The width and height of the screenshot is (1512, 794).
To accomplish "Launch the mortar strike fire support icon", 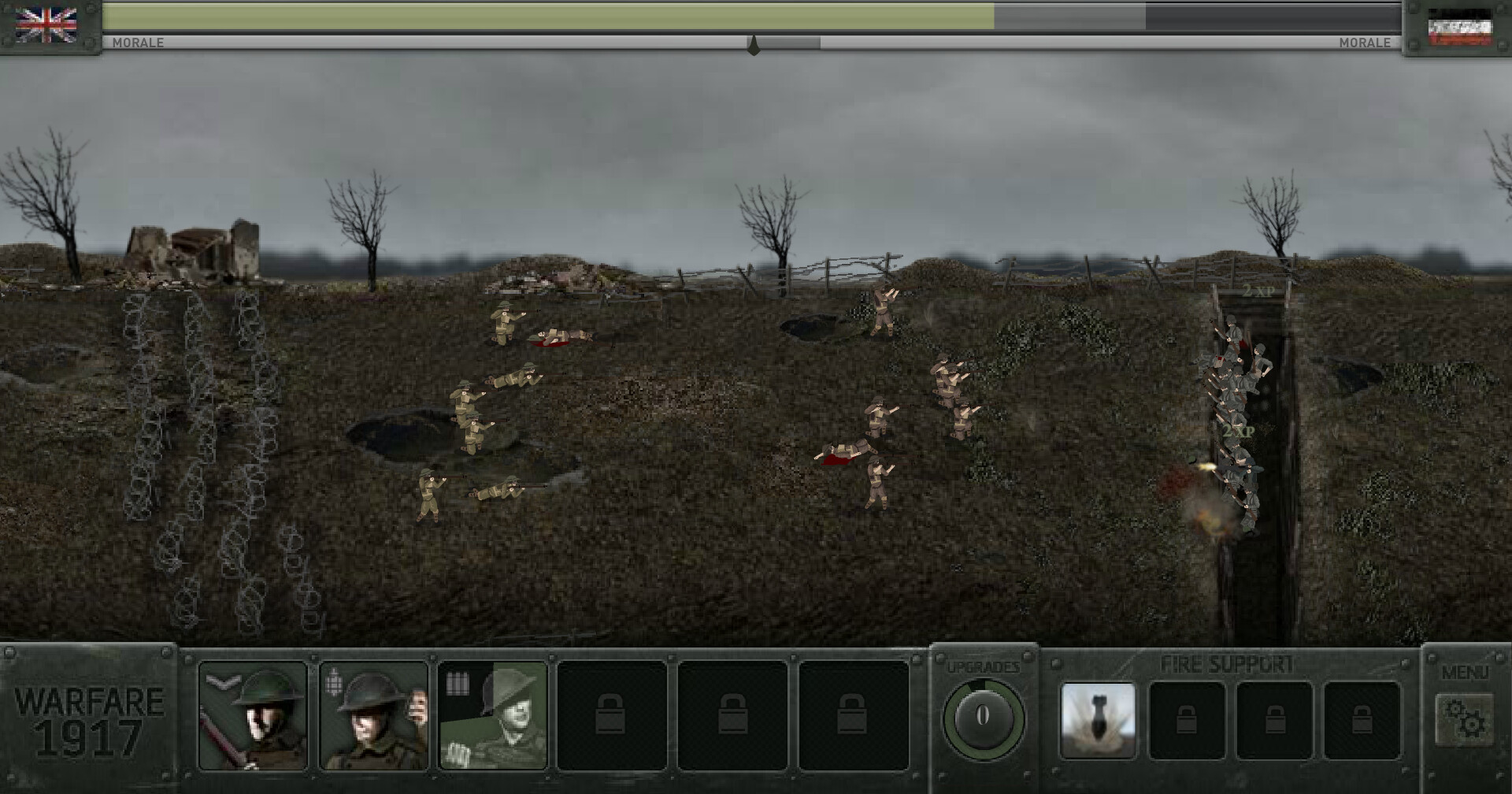I will coord(1099,718).
